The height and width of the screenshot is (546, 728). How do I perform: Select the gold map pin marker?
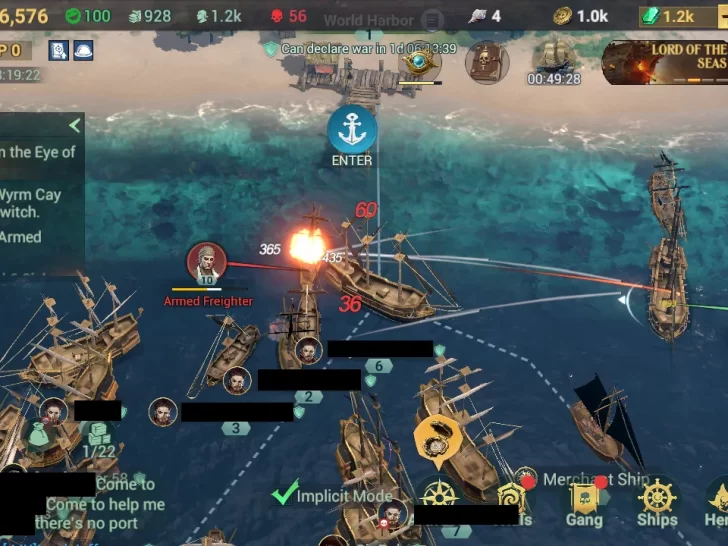pos(436,435)
